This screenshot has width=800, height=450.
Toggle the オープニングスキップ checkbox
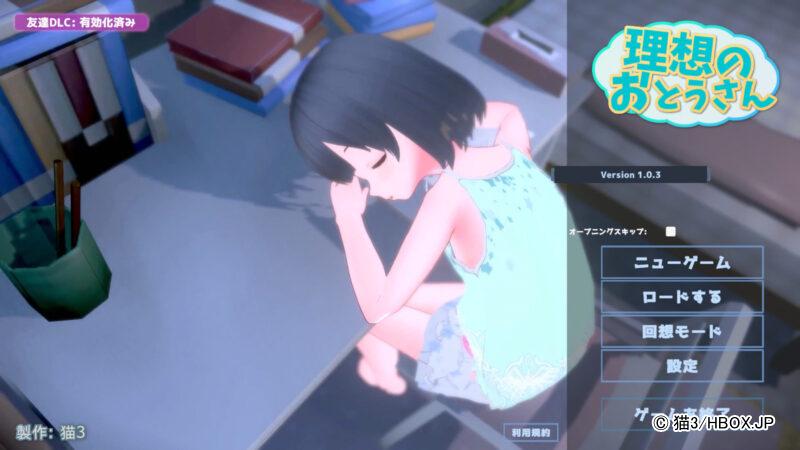coord(671,231)
